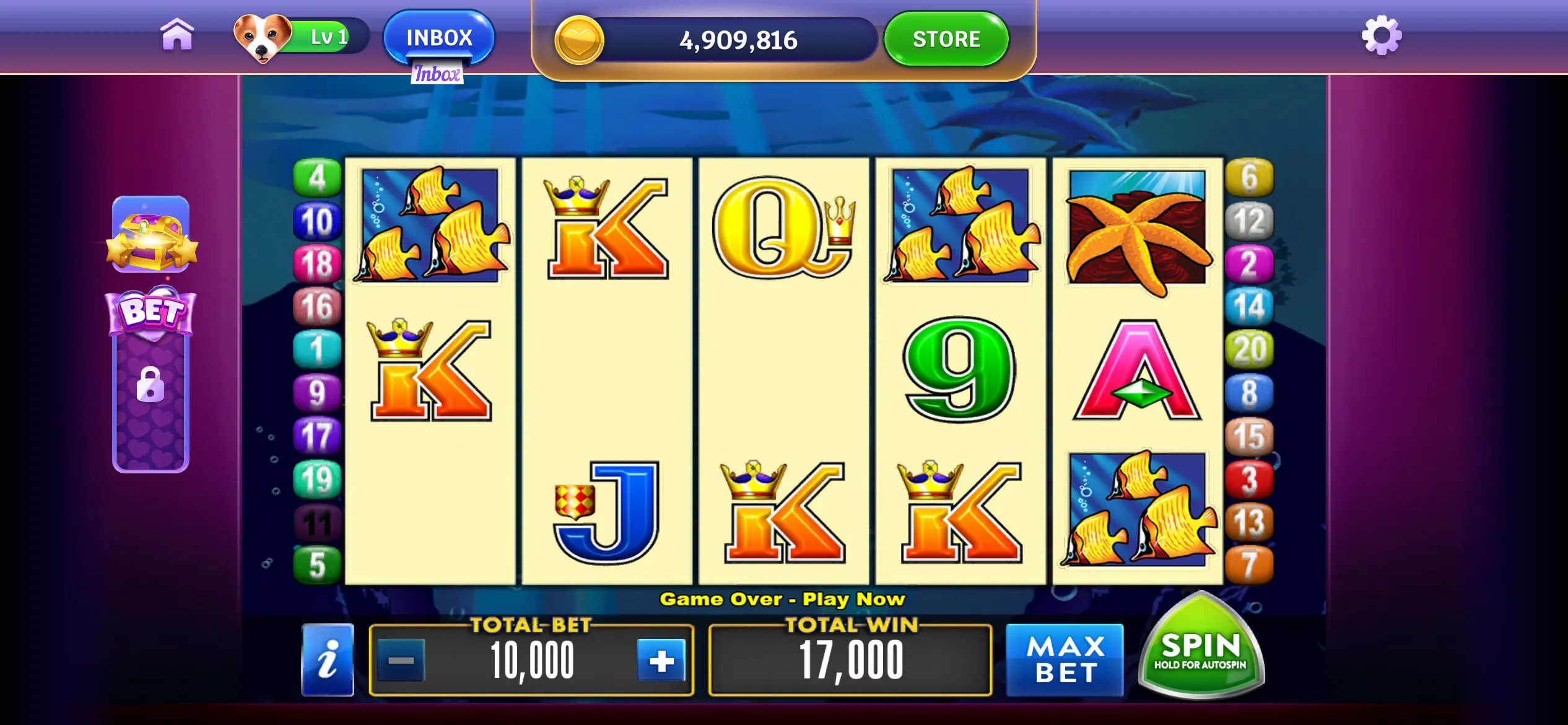Click the gold coin balance icon
This screenshot has width=1568, height=725.
[x=579, y=40]
